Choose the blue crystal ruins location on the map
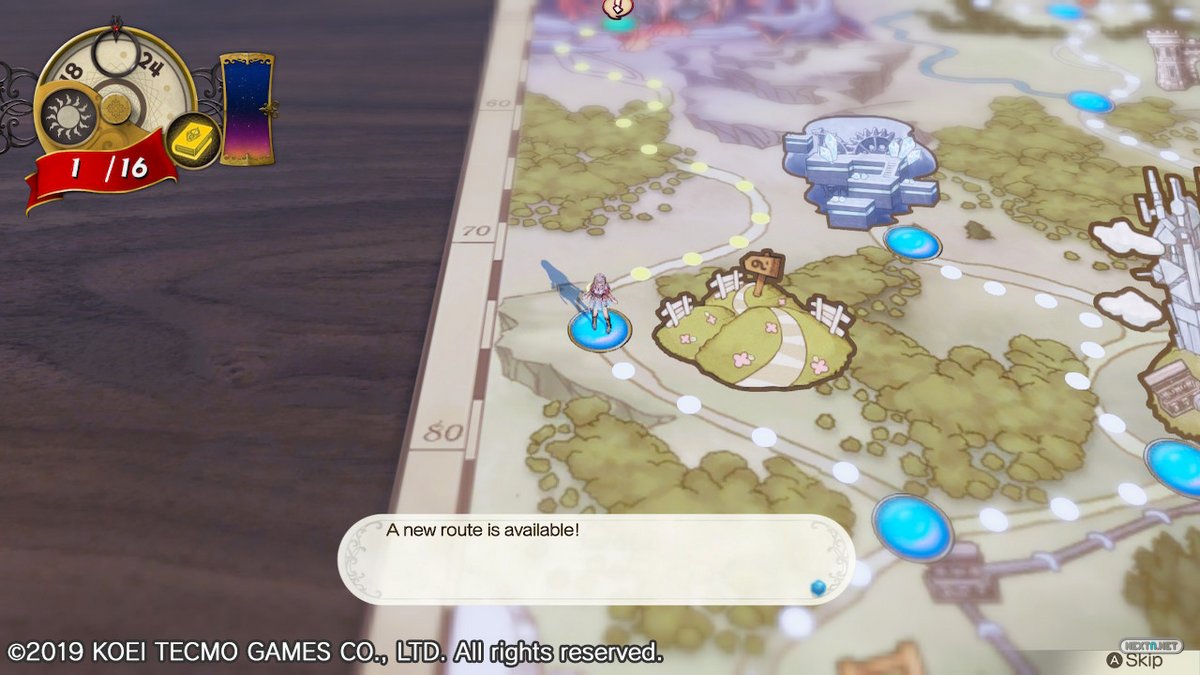The image size is (1200, 675). coord(861,170)
